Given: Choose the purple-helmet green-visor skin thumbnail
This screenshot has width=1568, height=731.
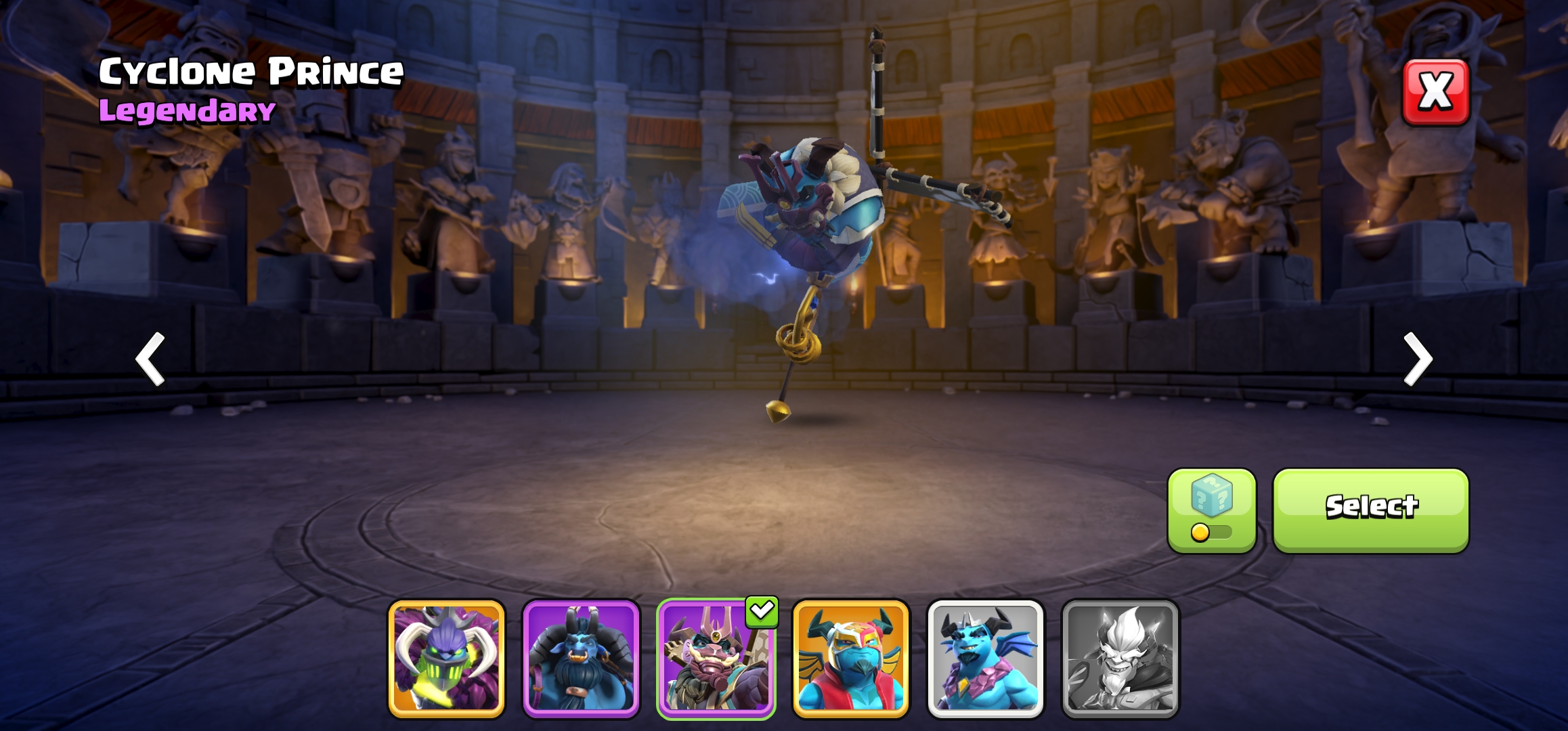Looking at the screenshot, I should pyautogui.click(x=446, y=658).
